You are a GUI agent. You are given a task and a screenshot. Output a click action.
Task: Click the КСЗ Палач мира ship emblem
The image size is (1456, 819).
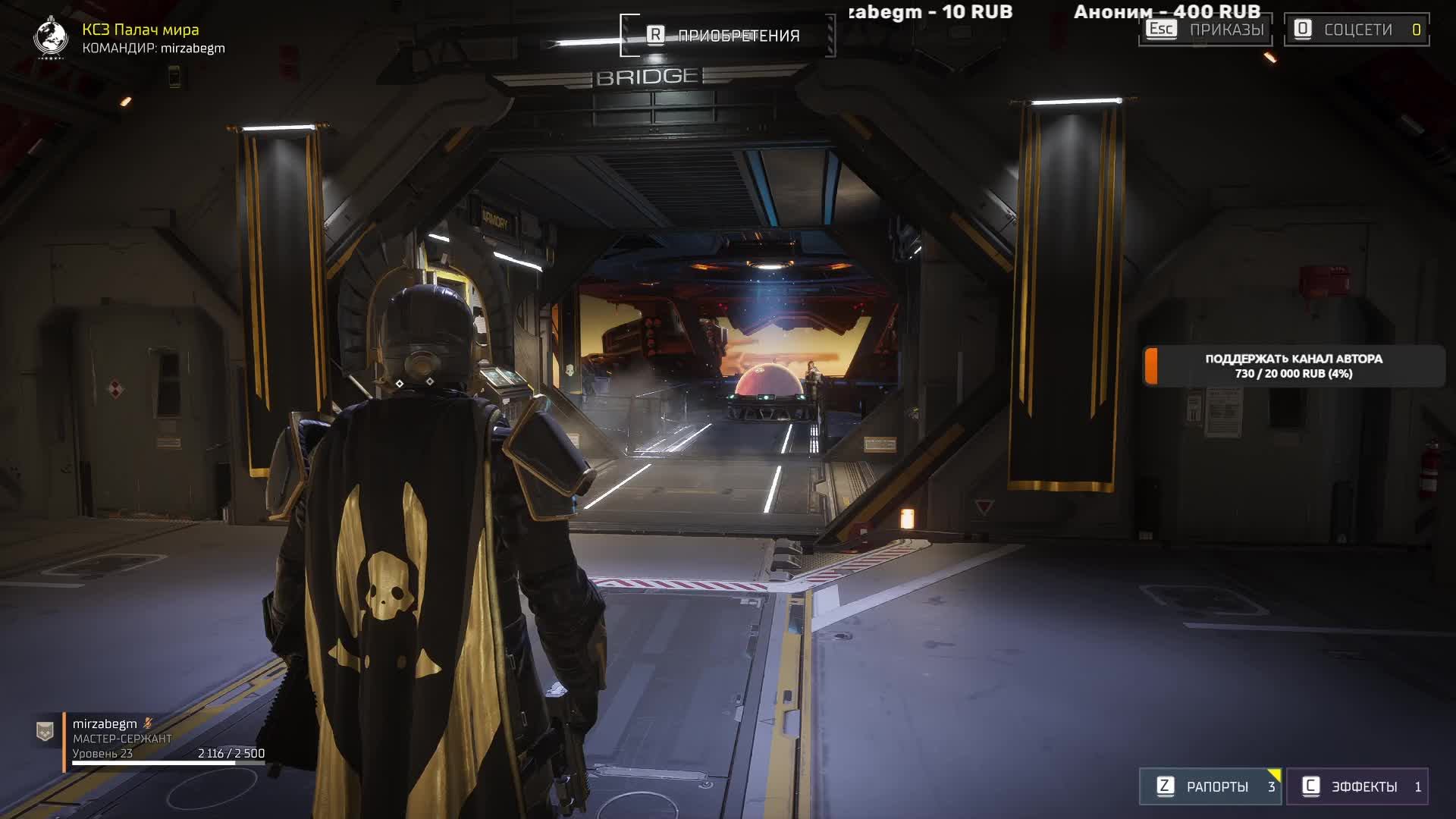tap(52, 36)
